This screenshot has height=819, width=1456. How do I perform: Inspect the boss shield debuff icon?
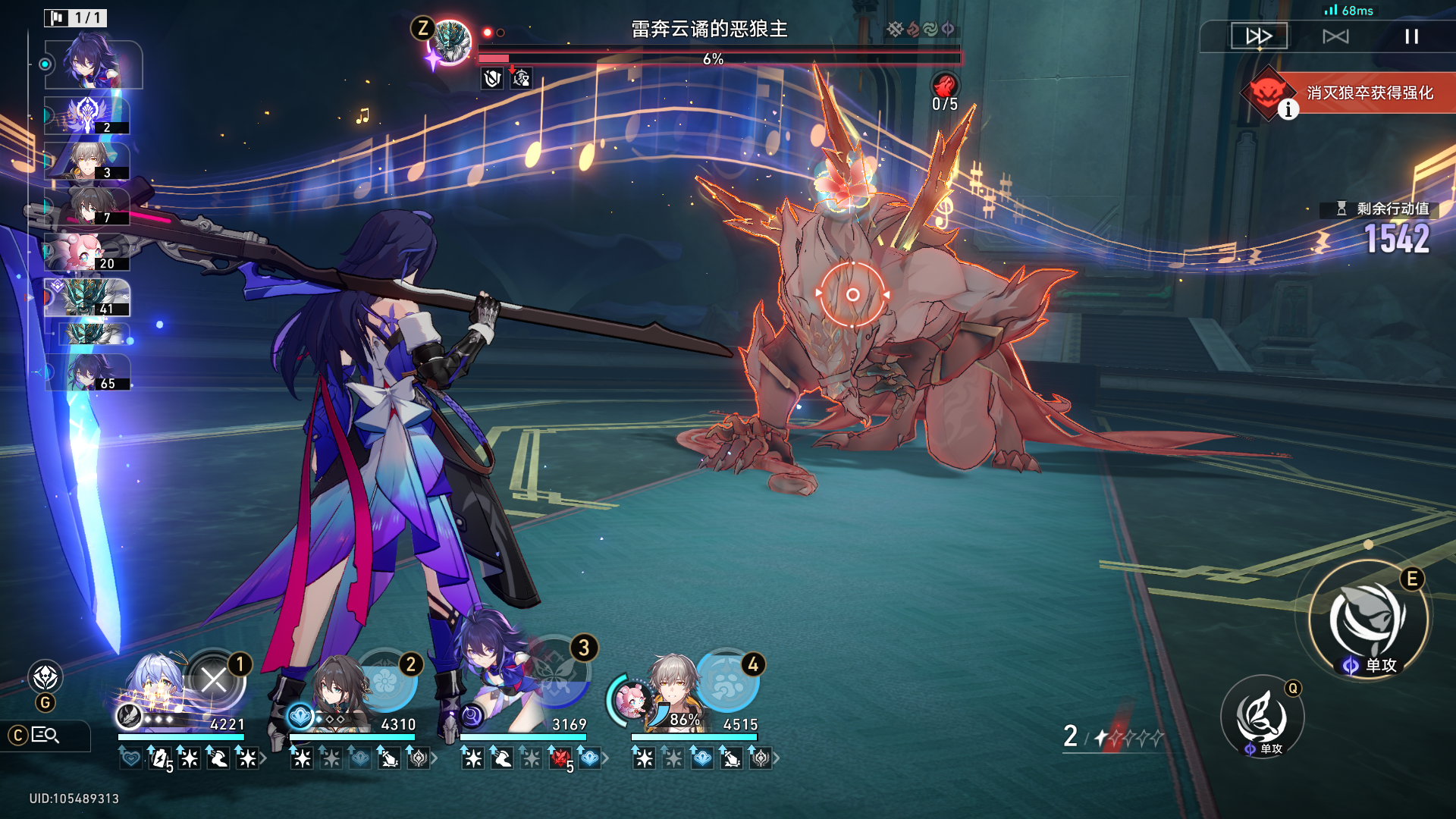(x=492, y=78)
